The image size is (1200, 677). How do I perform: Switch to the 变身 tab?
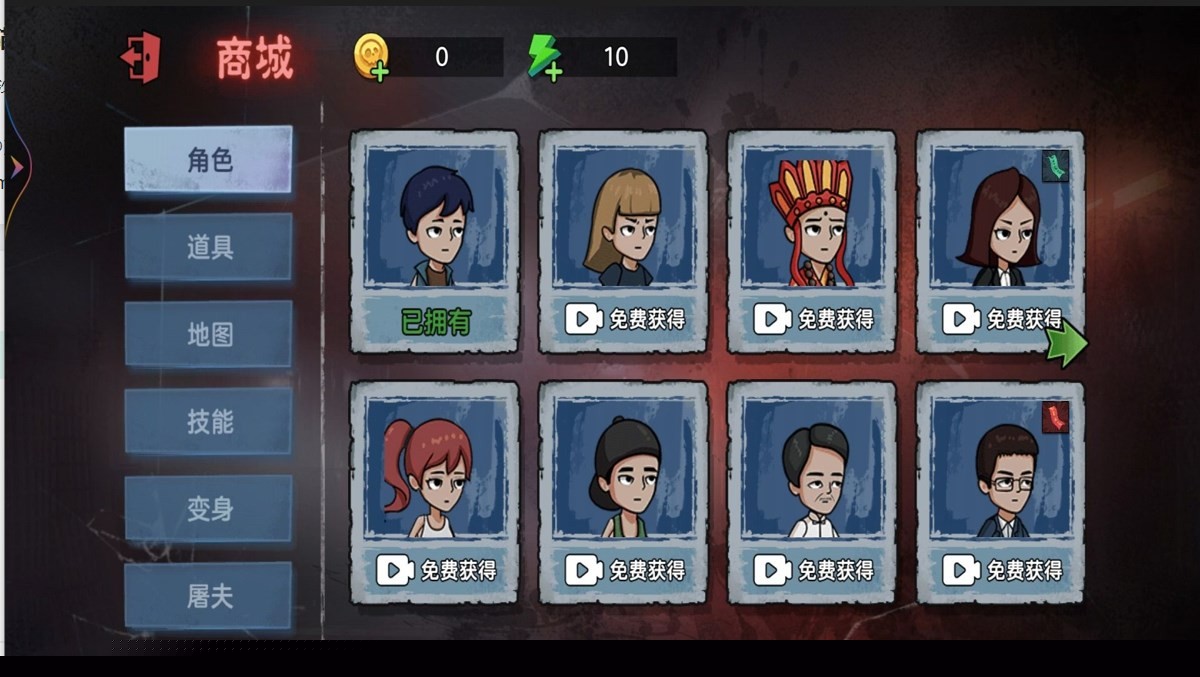tap(209, 508)
